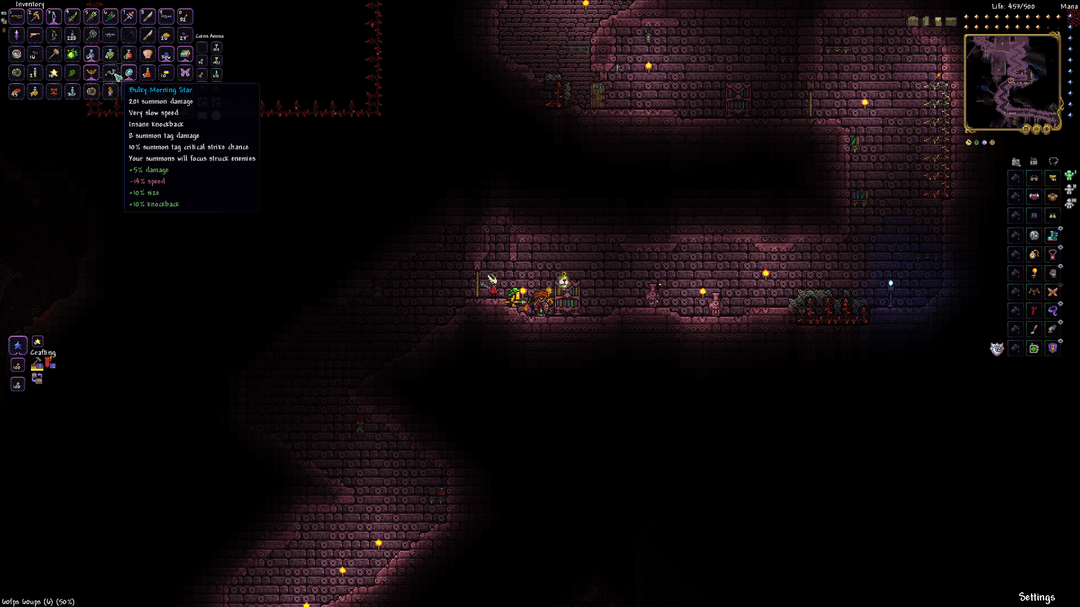Click the world minimap
The image size is (1080, 607).
(x=1012, y=83)
